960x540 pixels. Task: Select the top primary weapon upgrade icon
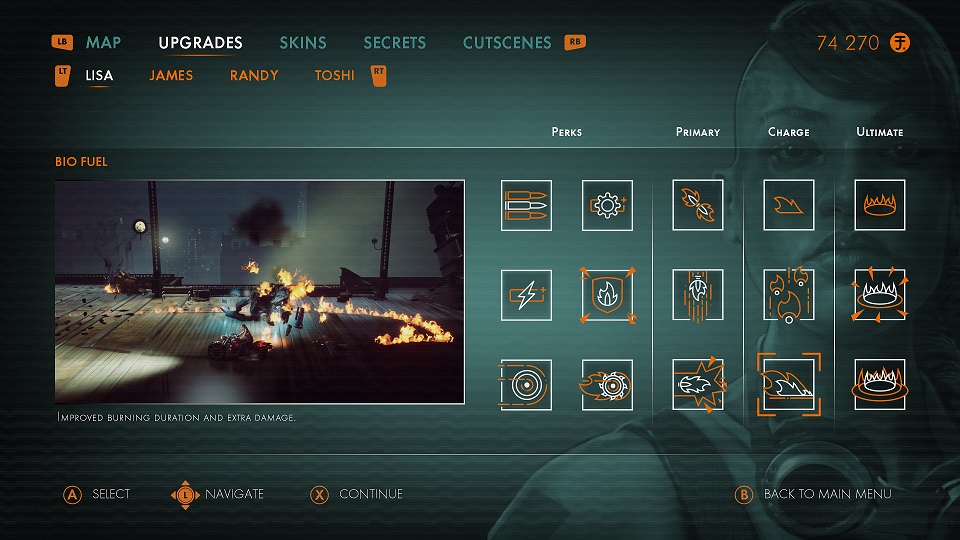698,205
